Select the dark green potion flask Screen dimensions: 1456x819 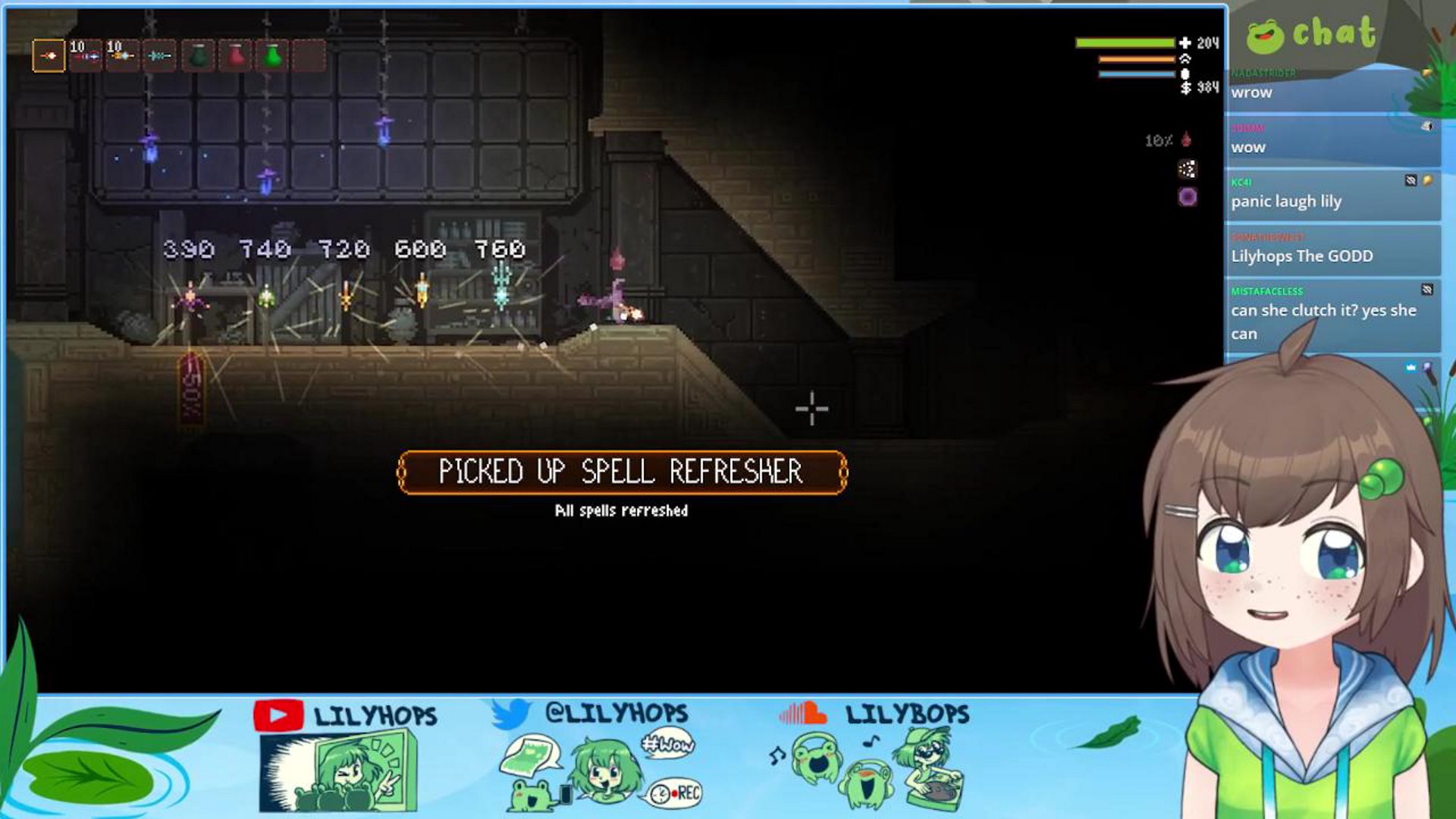(x=198, y=55)
